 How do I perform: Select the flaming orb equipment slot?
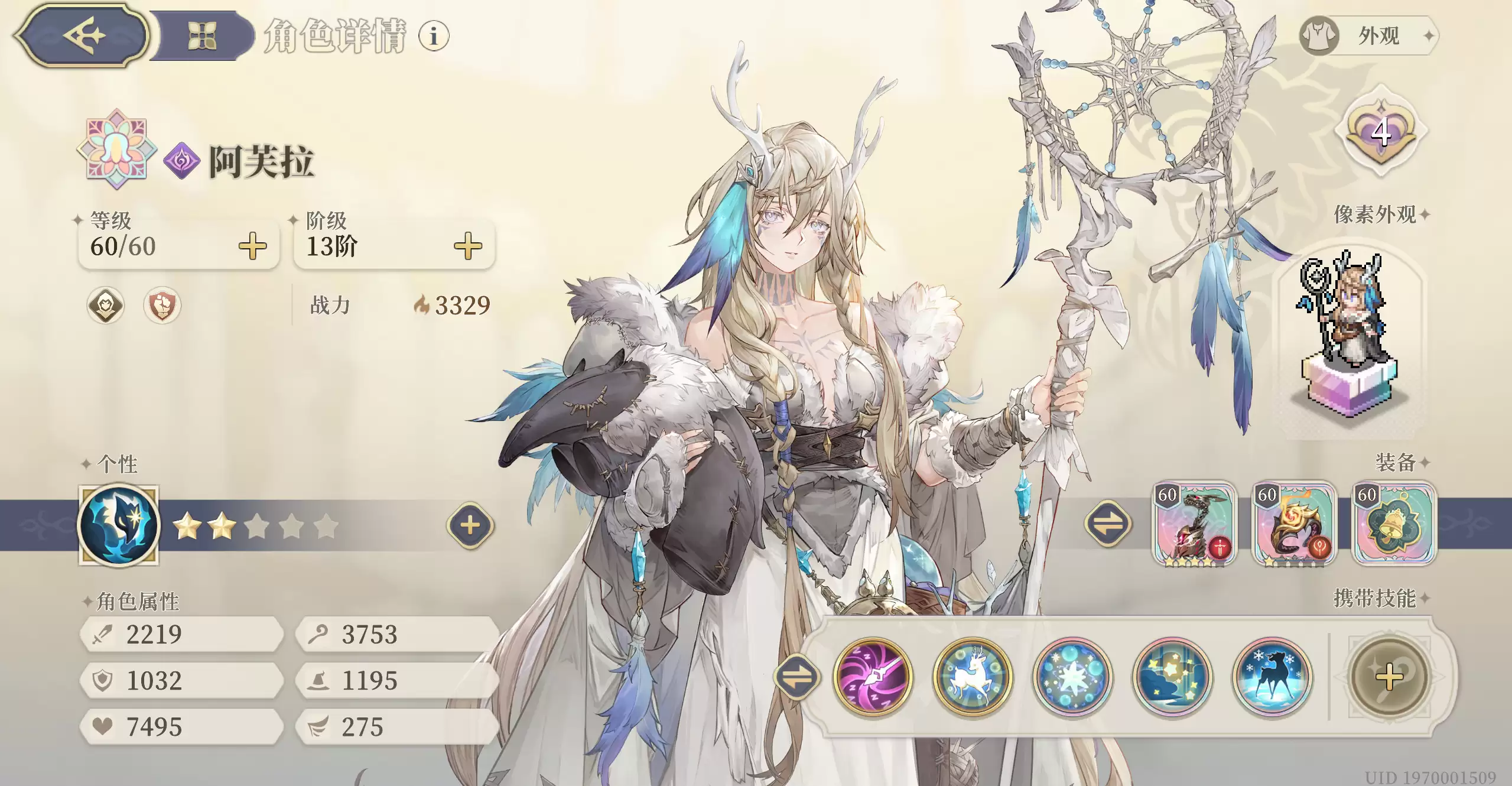click(1294, 524)
